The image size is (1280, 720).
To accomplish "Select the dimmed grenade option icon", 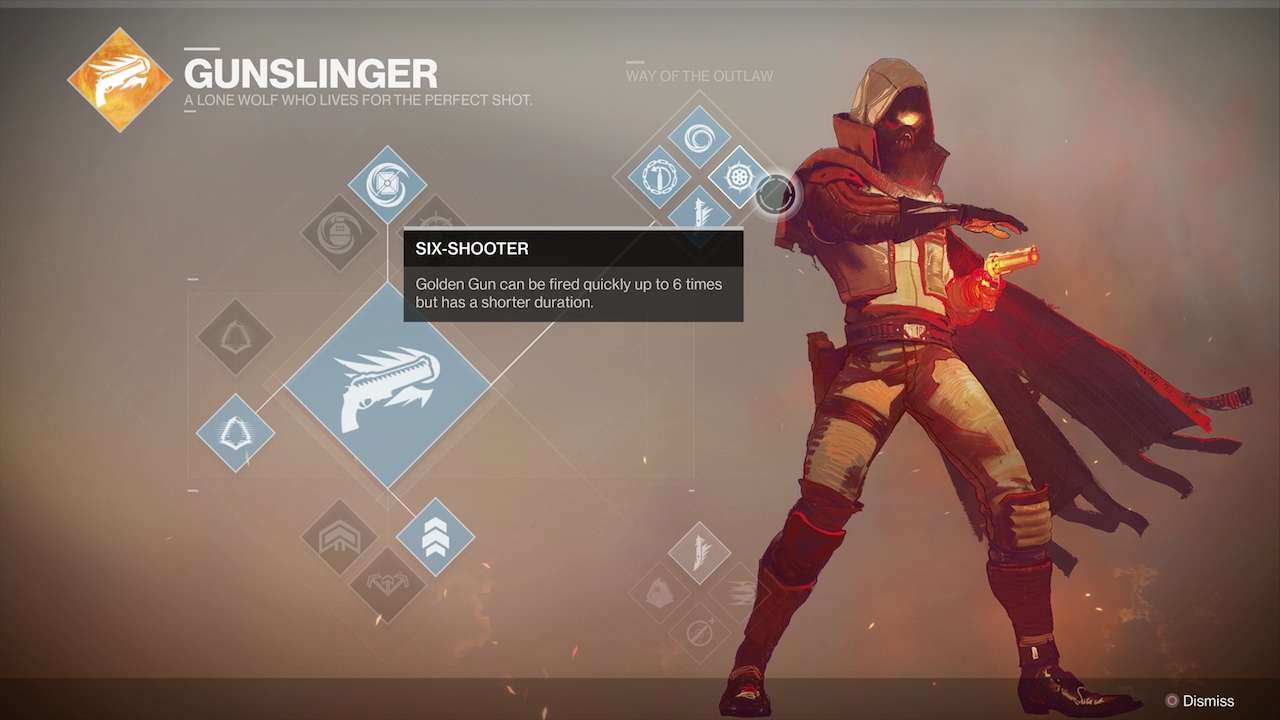I will click(340, 232).
